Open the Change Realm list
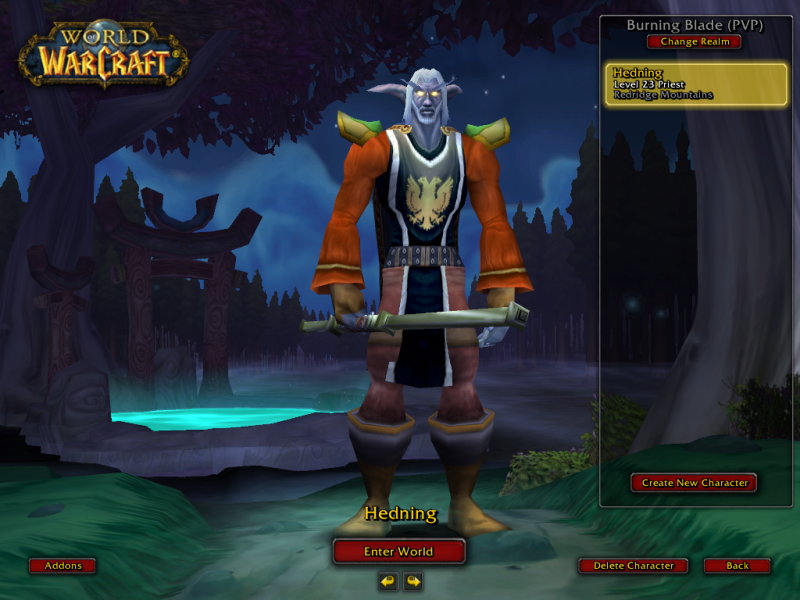Image resolution: width=800 pixels, height=600 pixels. [694, 42]
